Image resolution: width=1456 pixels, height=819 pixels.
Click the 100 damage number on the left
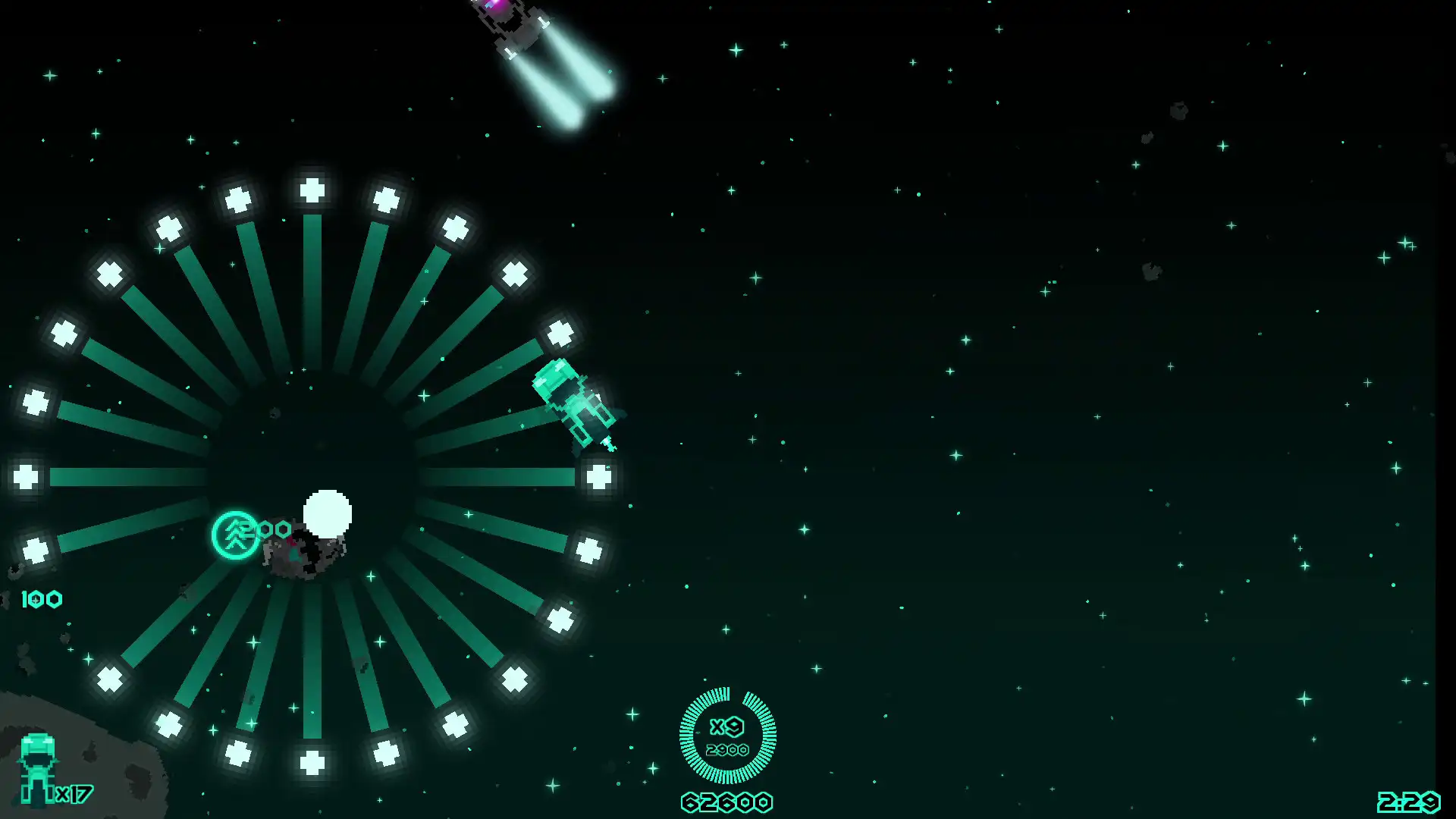[42, 599]
